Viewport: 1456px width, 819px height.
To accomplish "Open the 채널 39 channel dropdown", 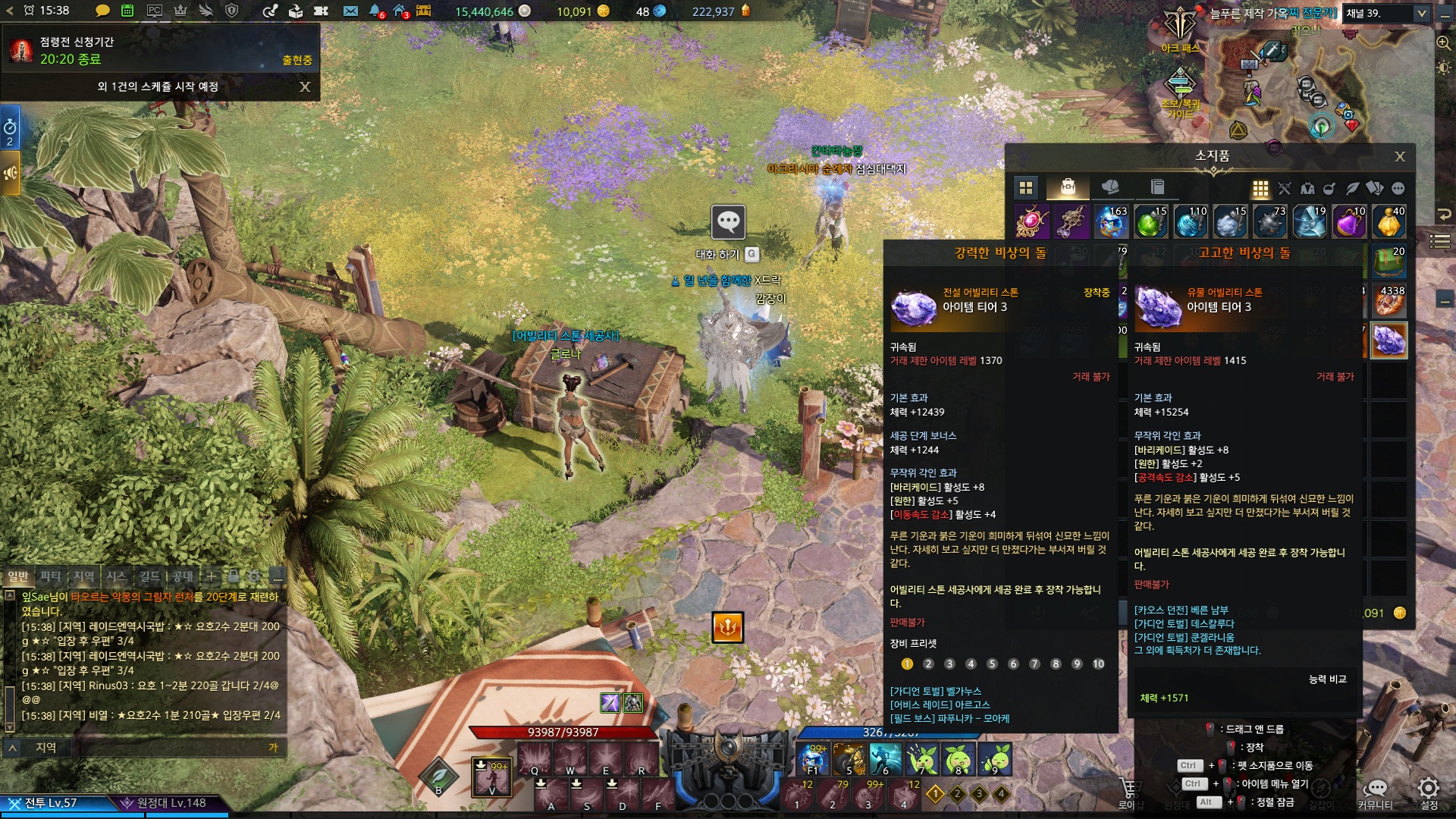I will click(x=1421, y=13).
